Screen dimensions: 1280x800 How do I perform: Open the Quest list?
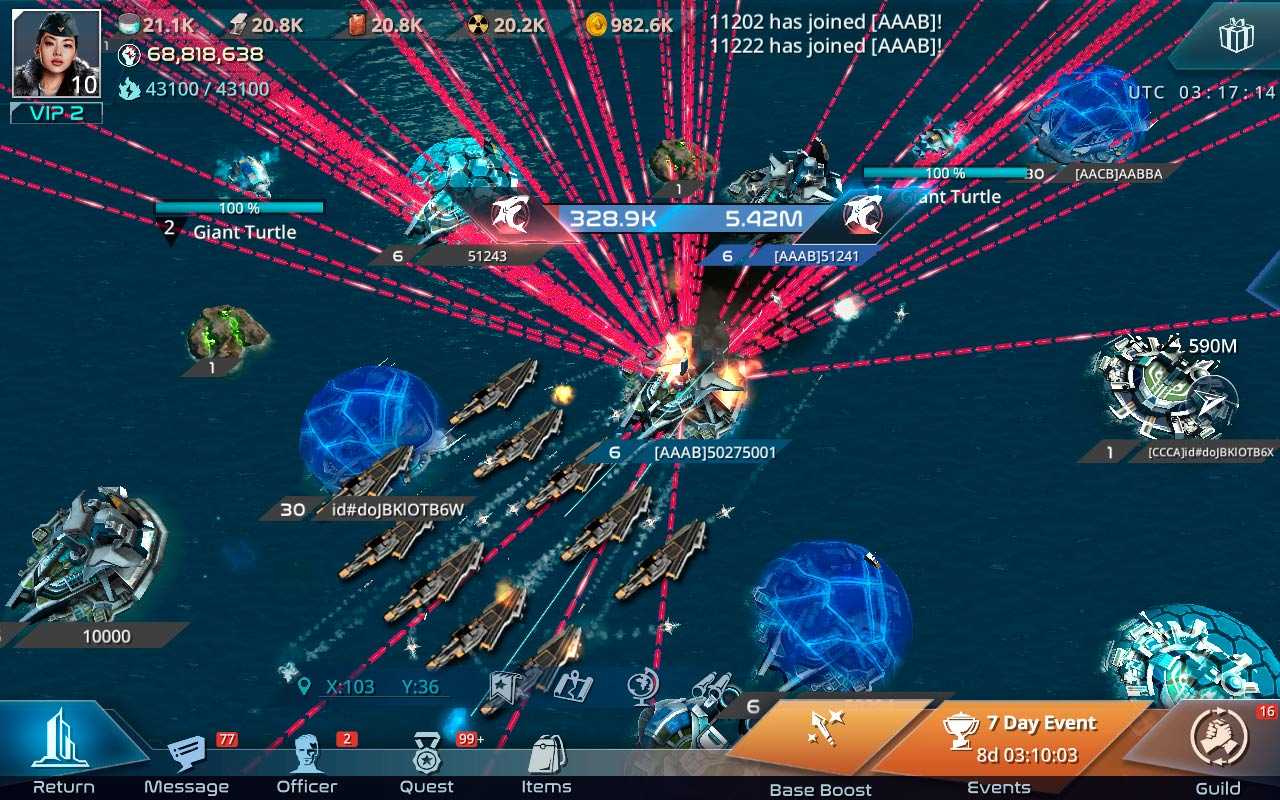(428, 758)
